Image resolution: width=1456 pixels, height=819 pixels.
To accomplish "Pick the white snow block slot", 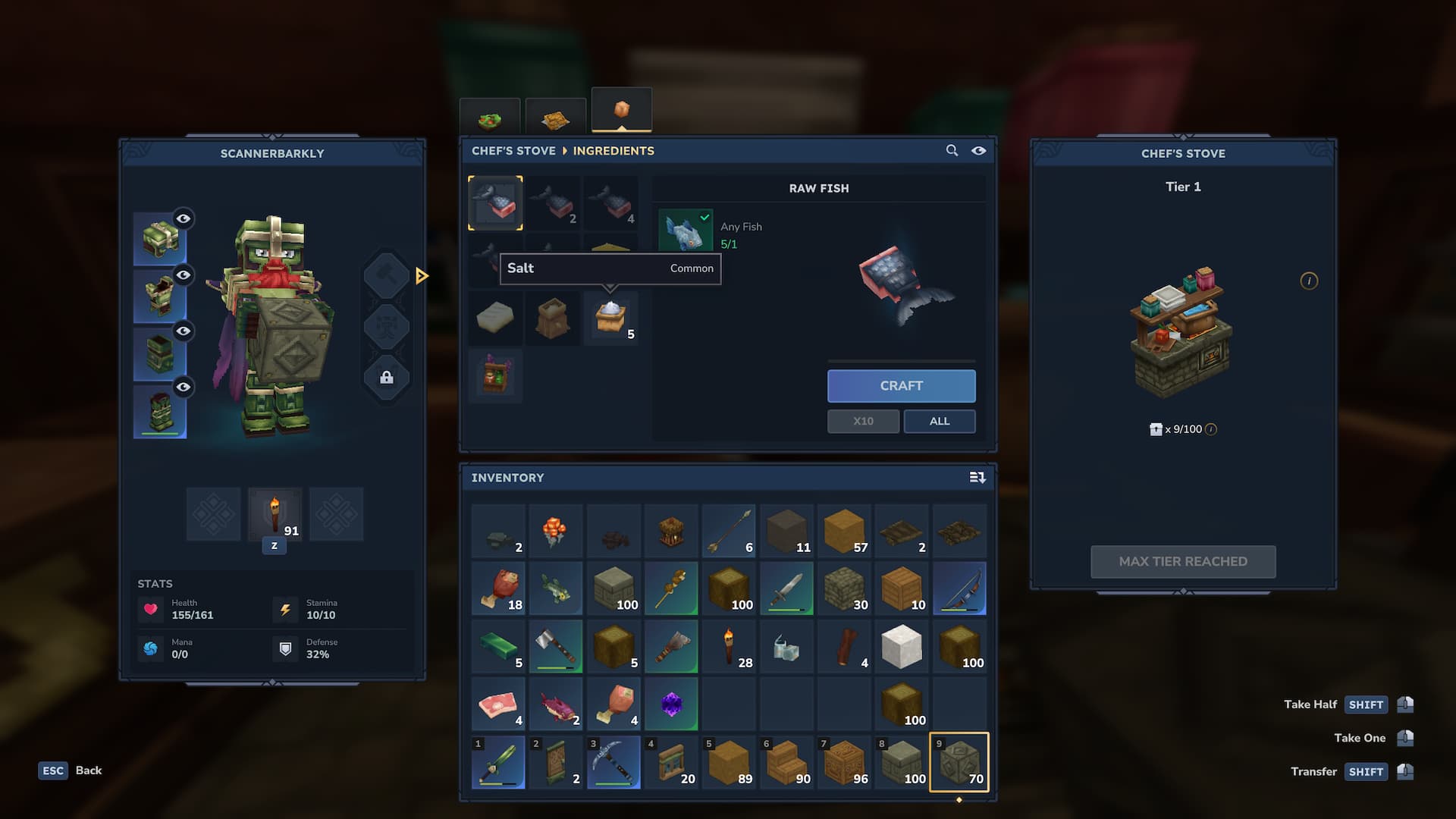I will tap(901, 647).
